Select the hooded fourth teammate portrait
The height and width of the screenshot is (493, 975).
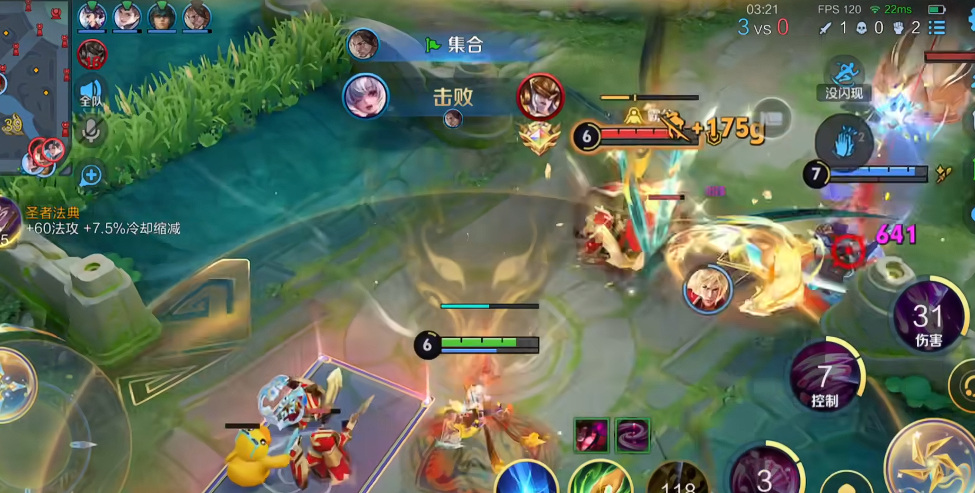[196, 16]
